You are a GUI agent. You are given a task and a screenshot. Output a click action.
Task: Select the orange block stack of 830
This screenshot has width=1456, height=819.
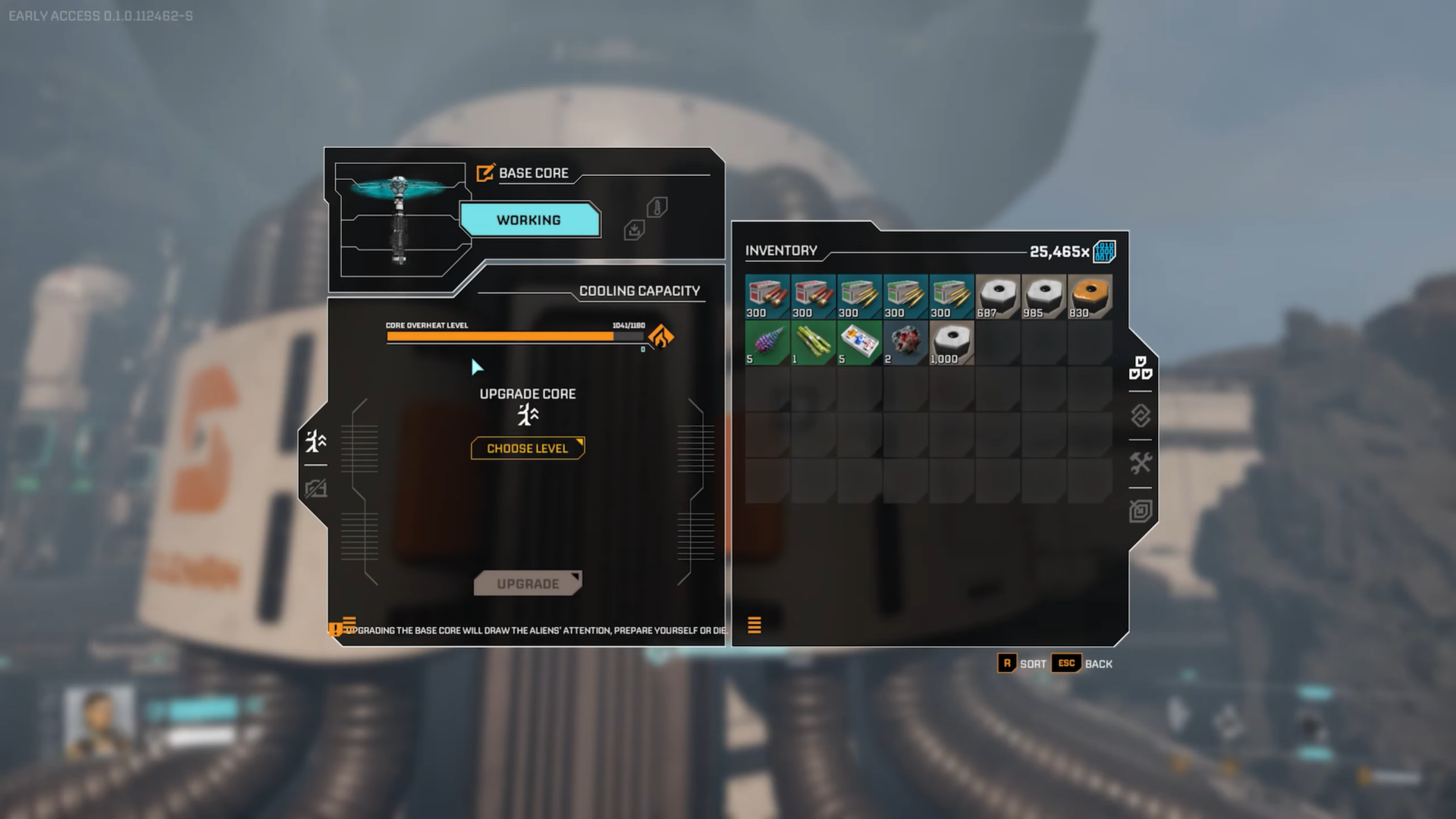point(1090,296)
